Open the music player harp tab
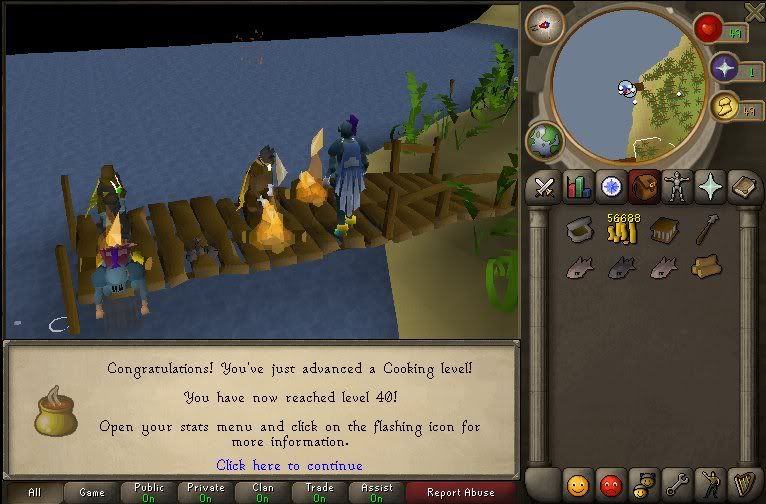The width and height of the screenshot is (766, 504). (x=743, y=486)
